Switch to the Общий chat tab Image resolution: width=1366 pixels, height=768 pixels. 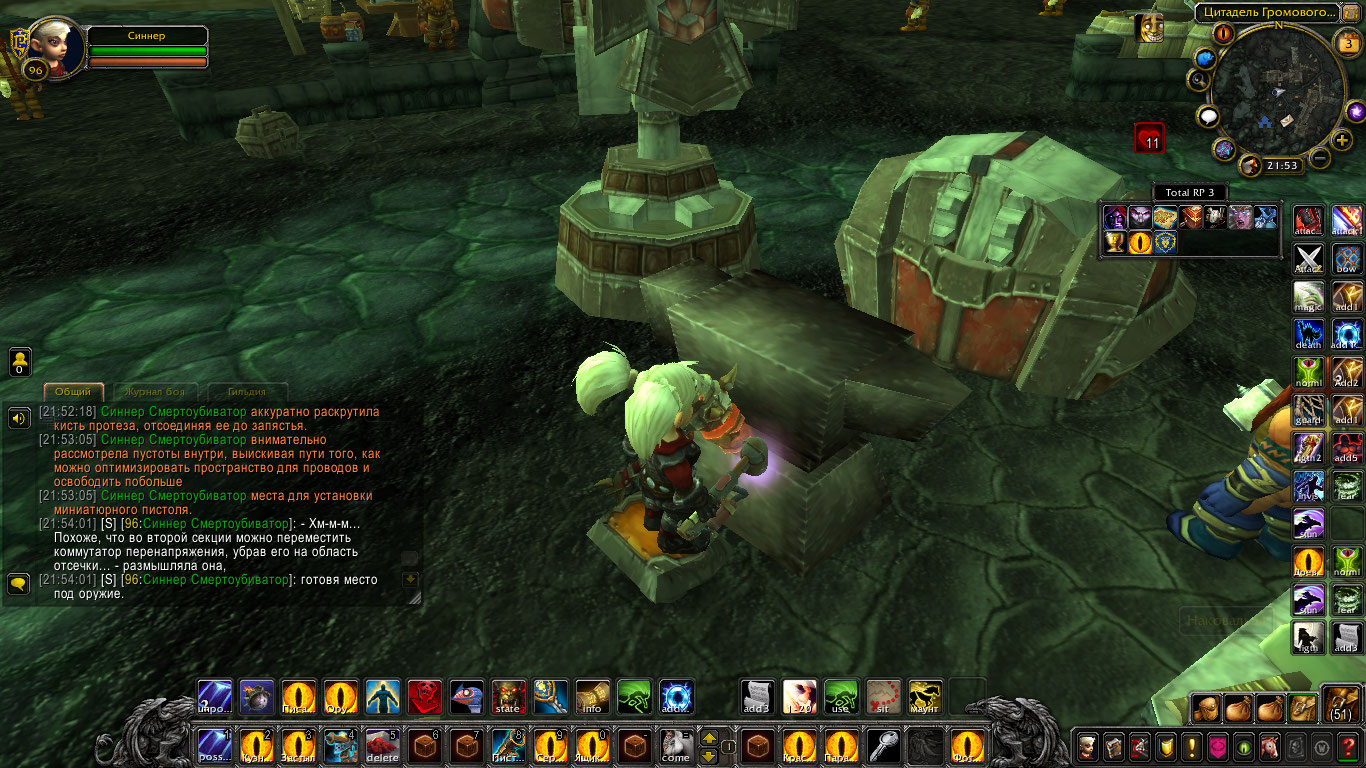click(x=74, y=392)
